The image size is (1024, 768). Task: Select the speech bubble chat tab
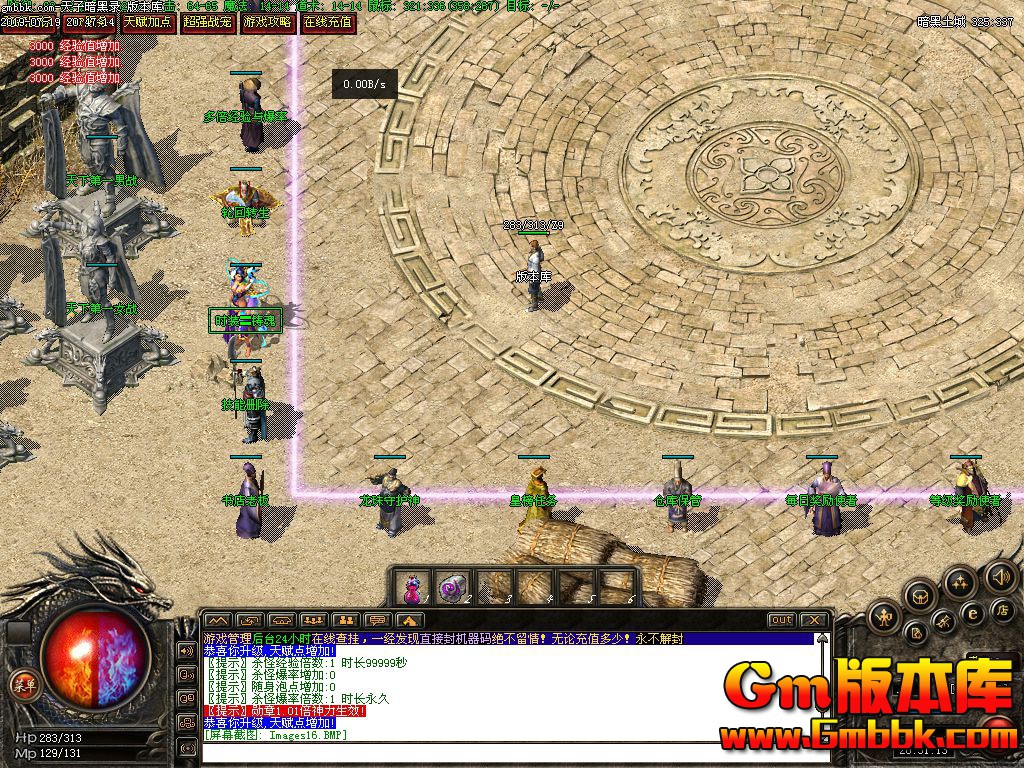(x=377, y=620)
